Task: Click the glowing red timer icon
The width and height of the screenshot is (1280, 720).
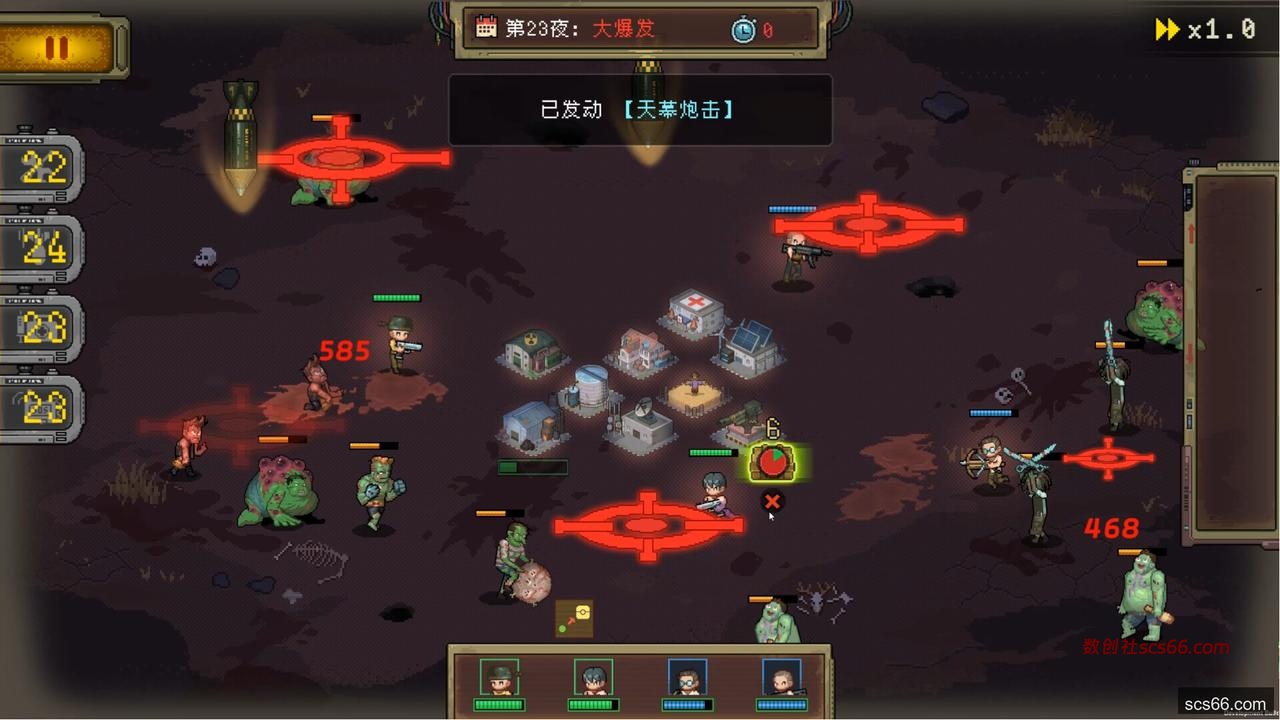Action: pos(773,462)
